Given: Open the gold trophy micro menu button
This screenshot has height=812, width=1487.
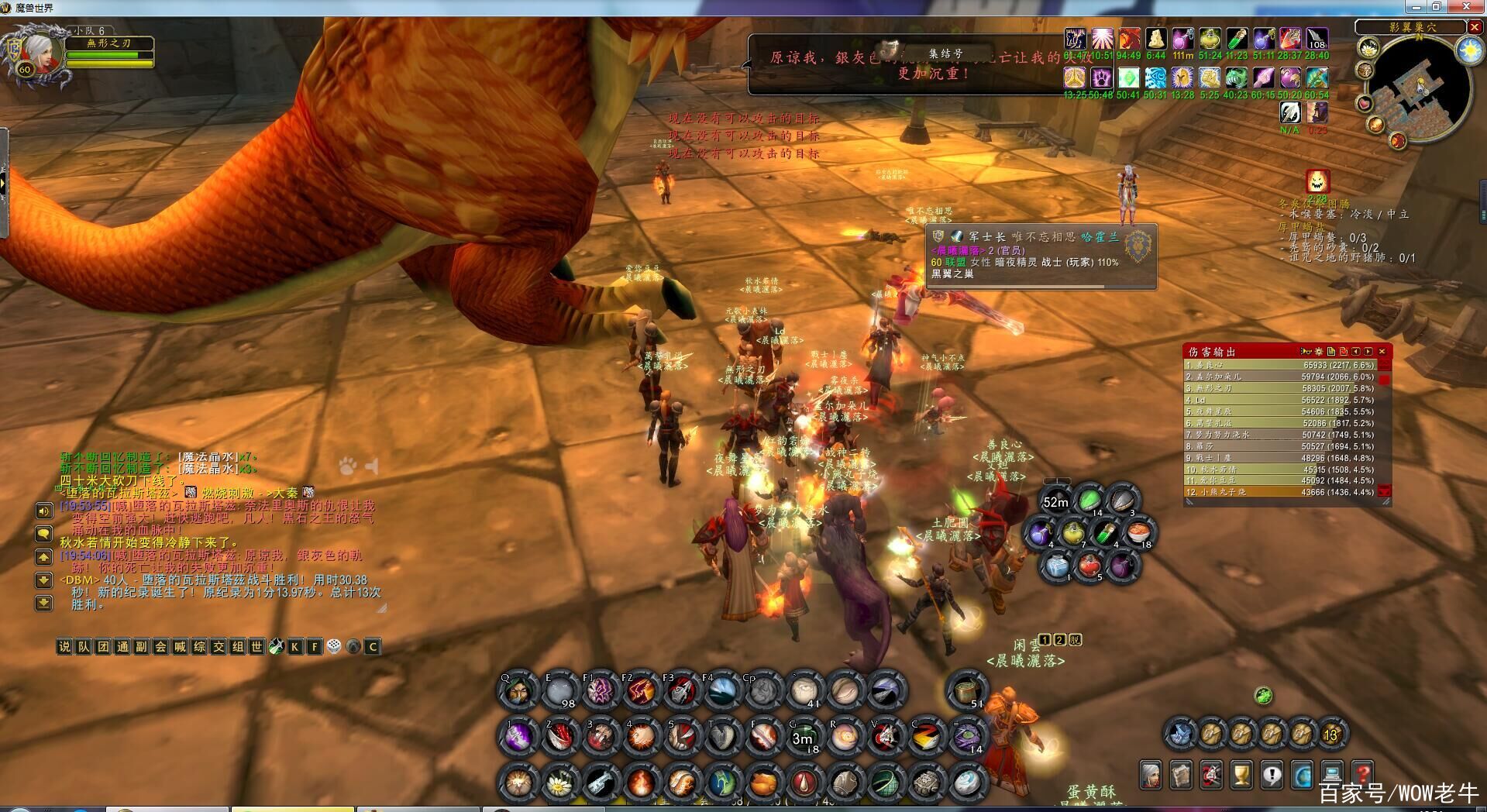Looking at the screenshot, I should tap(1241, 773).
